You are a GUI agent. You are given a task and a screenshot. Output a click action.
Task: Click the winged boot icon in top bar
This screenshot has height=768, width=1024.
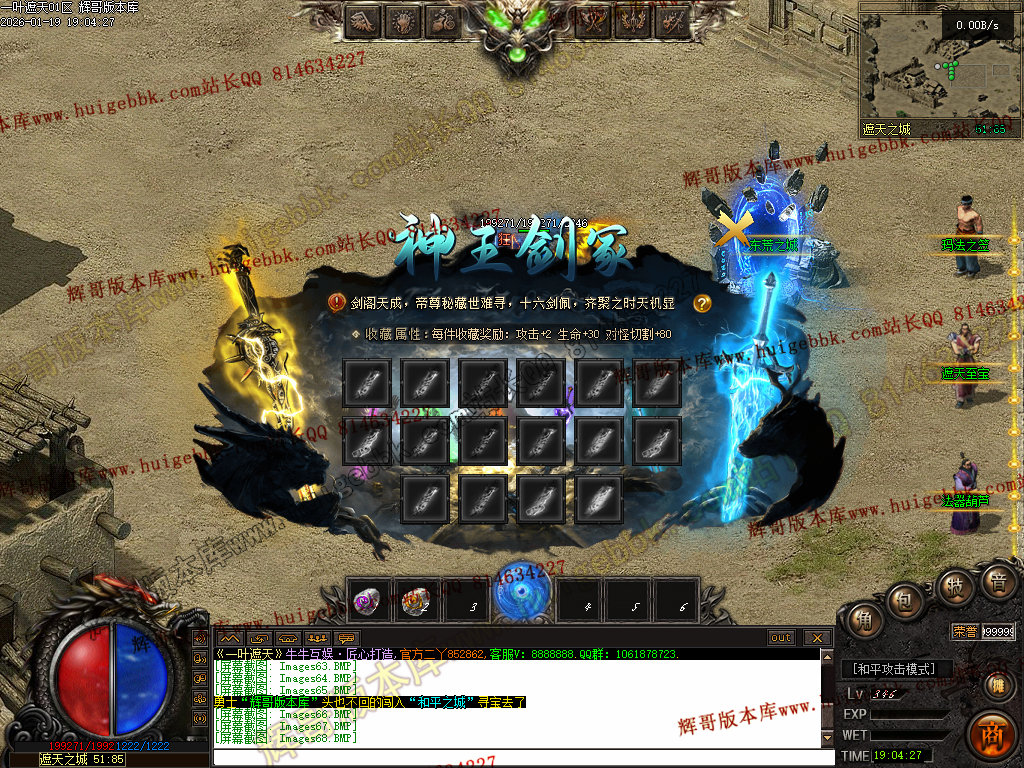tap(365, 20)
